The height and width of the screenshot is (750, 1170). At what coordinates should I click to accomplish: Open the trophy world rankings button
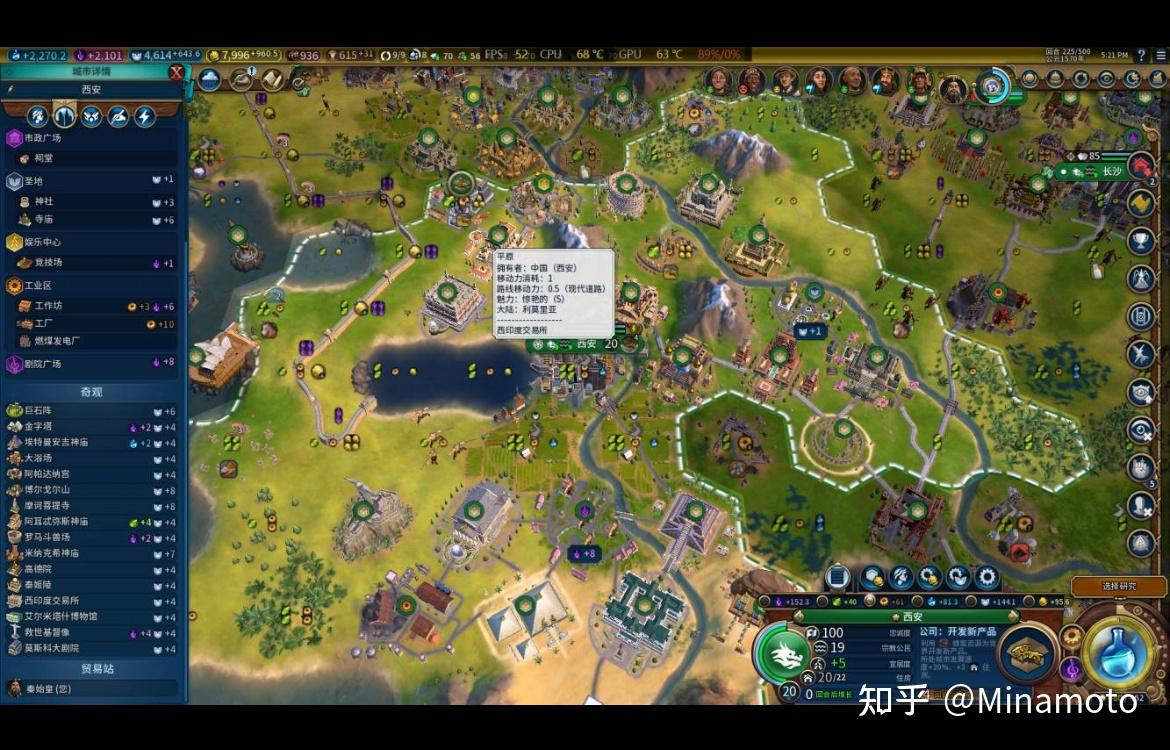[1141, 241]
